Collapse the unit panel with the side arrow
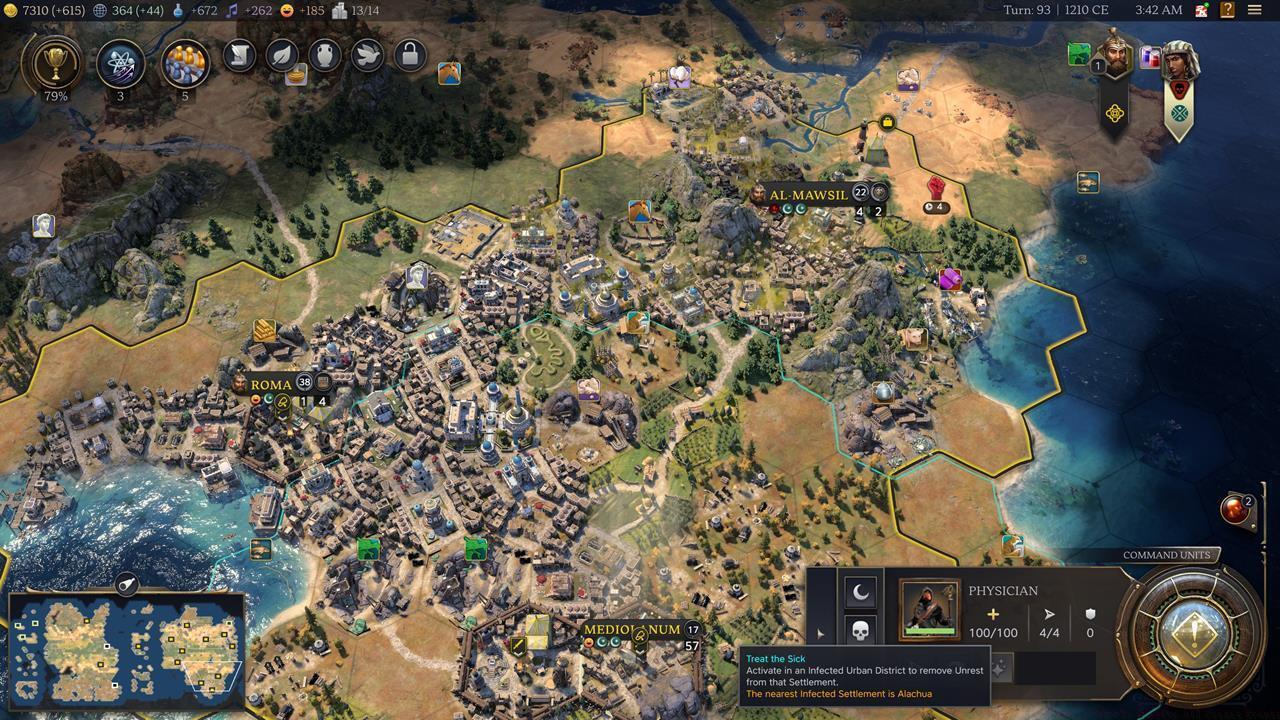The width and height of the screenshot is (1280, 720). pos(820,631)
